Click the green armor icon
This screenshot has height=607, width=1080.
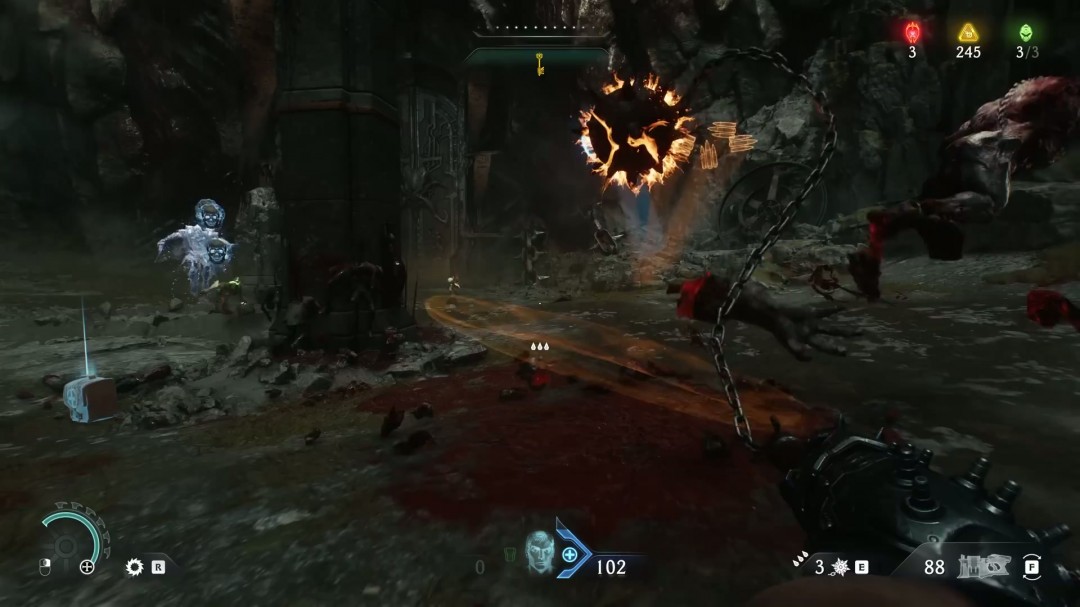click(x=510, y=554)
